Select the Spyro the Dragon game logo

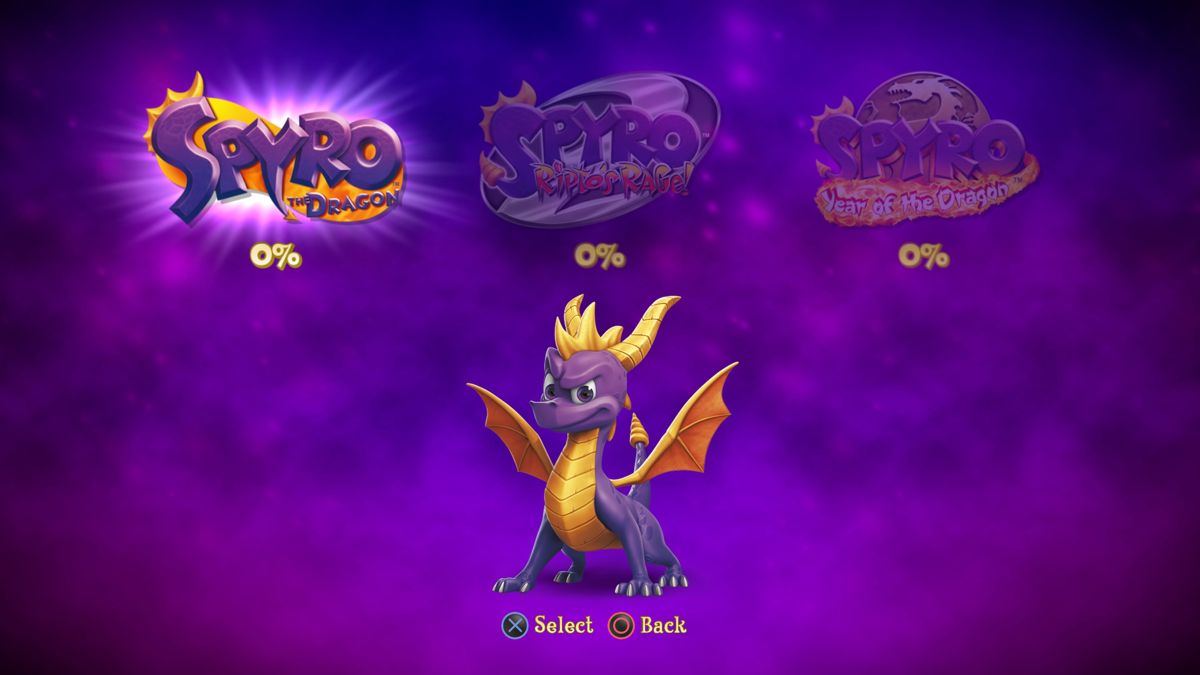pyautogui.click(x=276, y=150)
